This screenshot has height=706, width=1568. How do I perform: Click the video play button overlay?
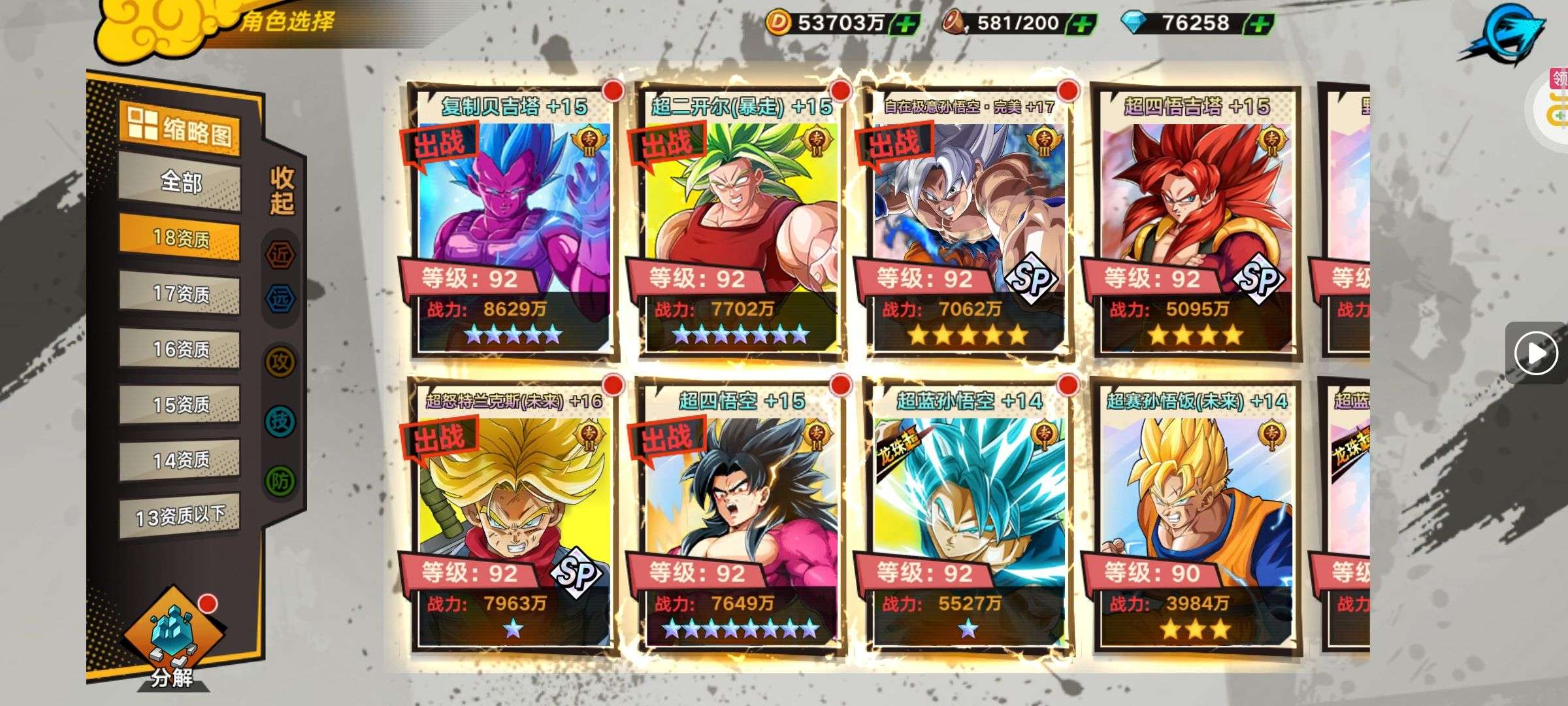(x=1535, y=353)
